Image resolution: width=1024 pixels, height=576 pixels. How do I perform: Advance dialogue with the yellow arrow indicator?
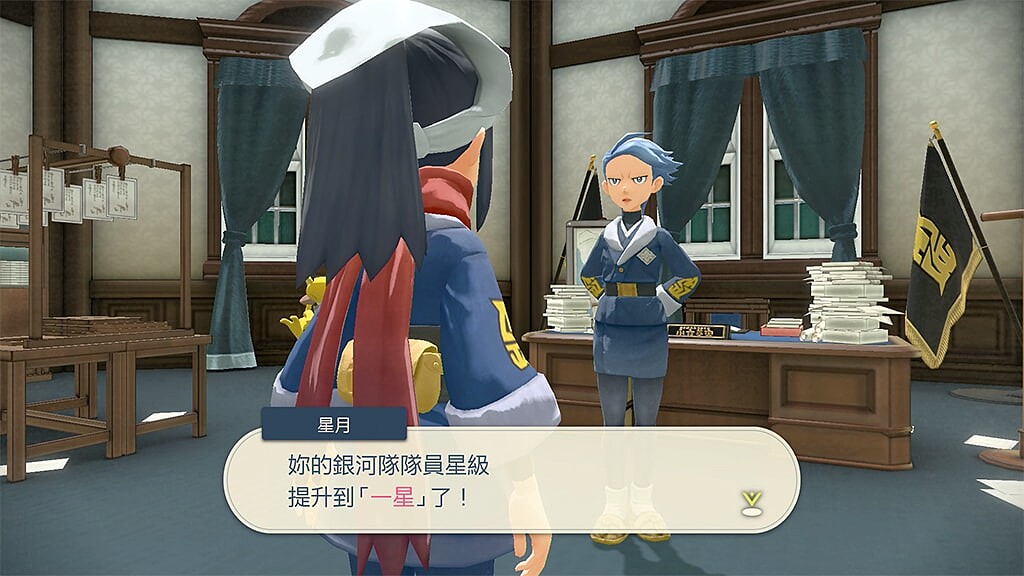point(752,501)
